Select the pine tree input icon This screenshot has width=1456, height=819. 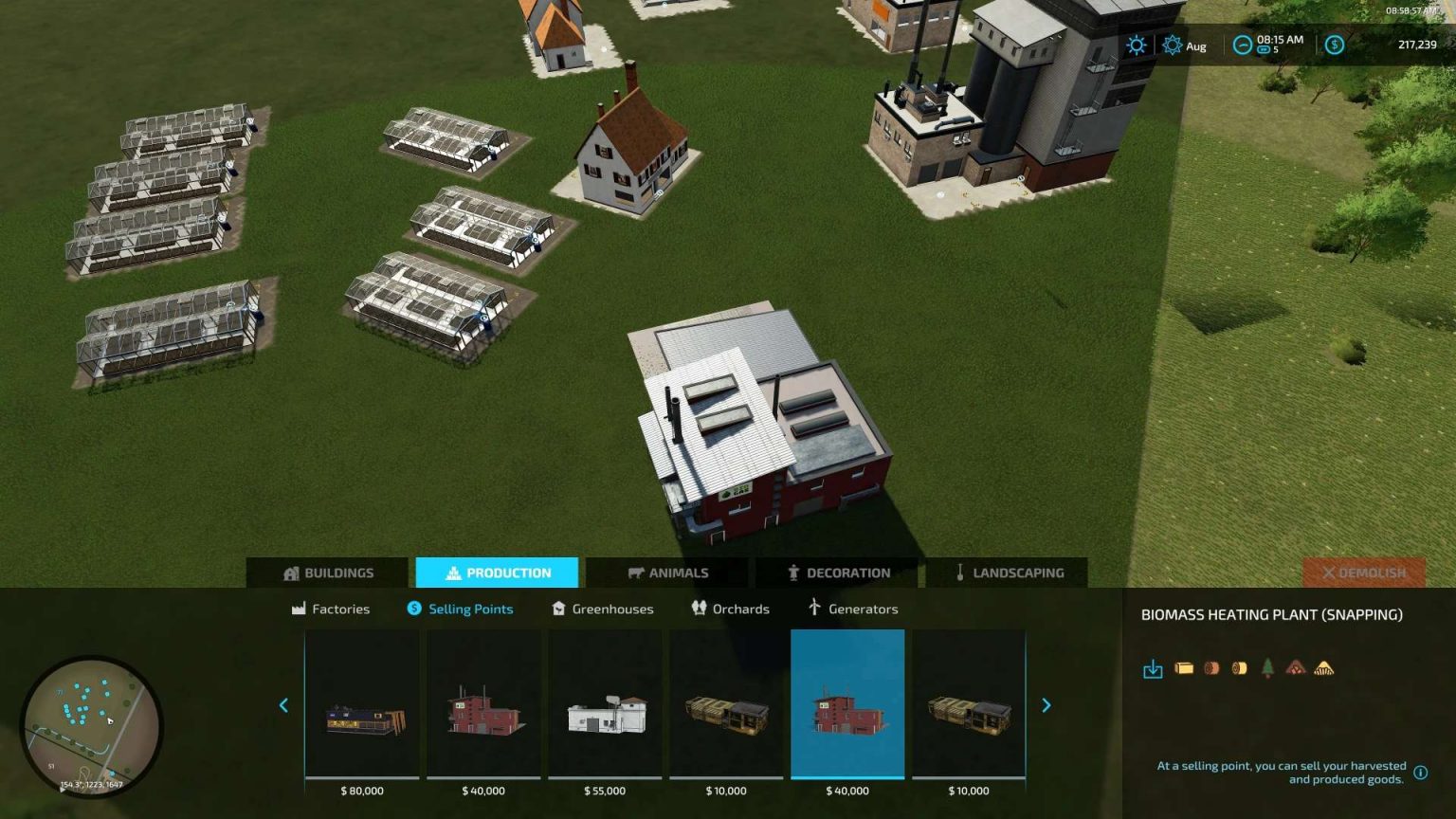[1267, 667]
